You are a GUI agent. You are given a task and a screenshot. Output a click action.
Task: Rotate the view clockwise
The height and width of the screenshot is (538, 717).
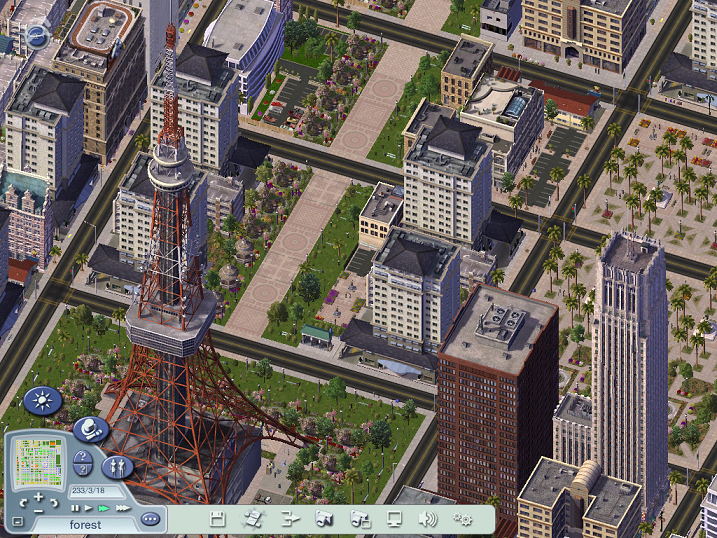tap(56, 503)
